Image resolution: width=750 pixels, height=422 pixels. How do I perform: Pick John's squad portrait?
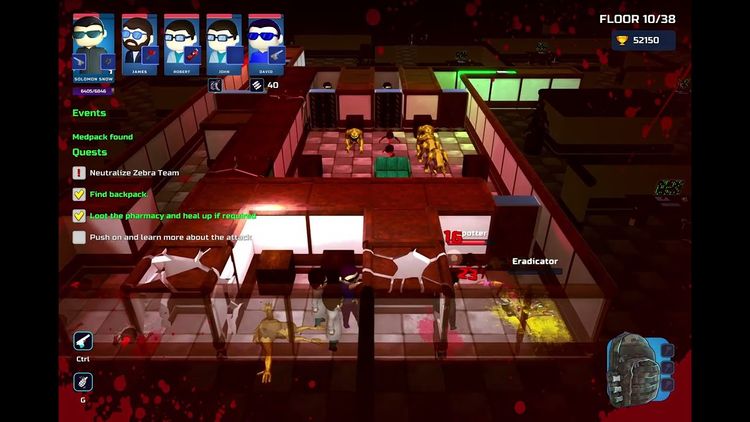pyautogui.click(x=223, y=38)
